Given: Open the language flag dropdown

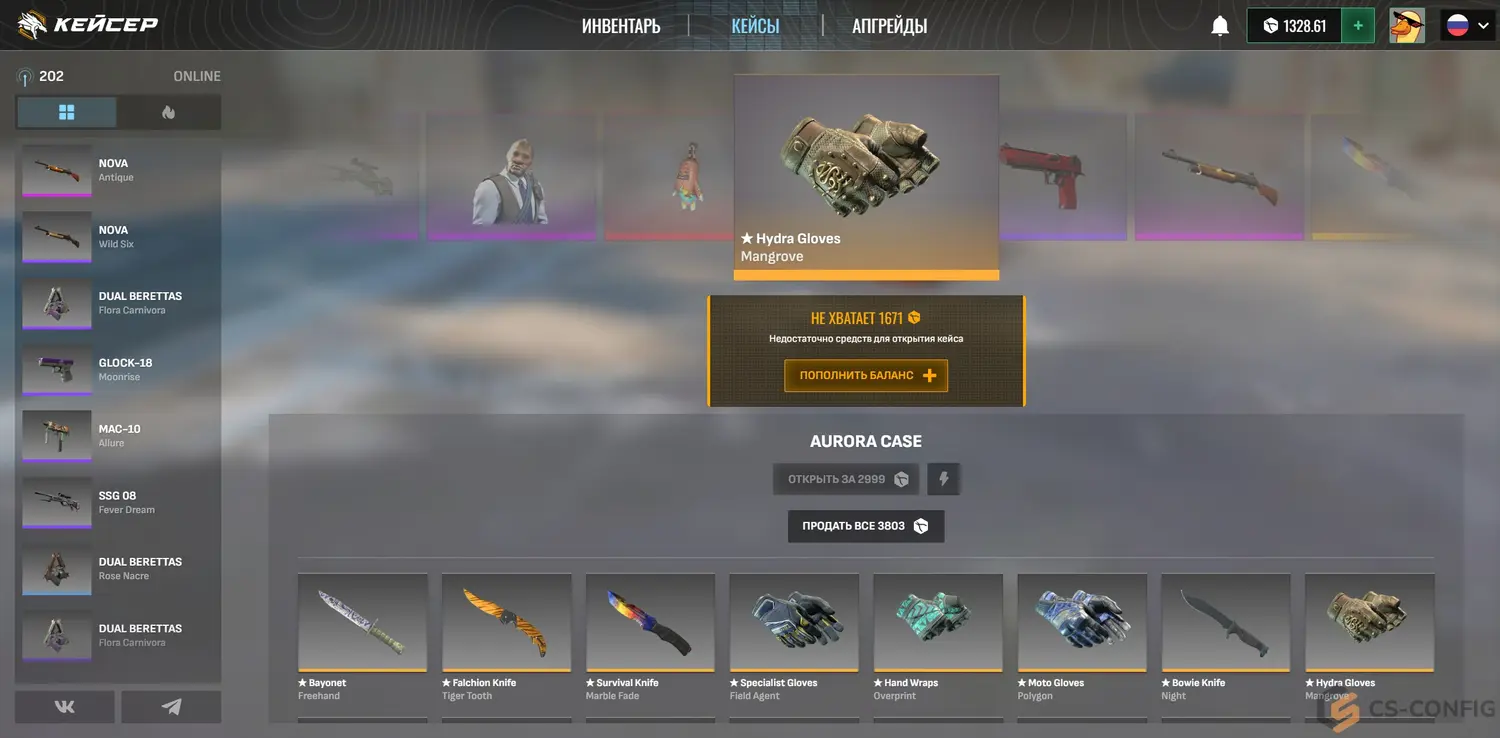Looking at the screenshot, I should pyautogui.click(x=1467, y=26).
